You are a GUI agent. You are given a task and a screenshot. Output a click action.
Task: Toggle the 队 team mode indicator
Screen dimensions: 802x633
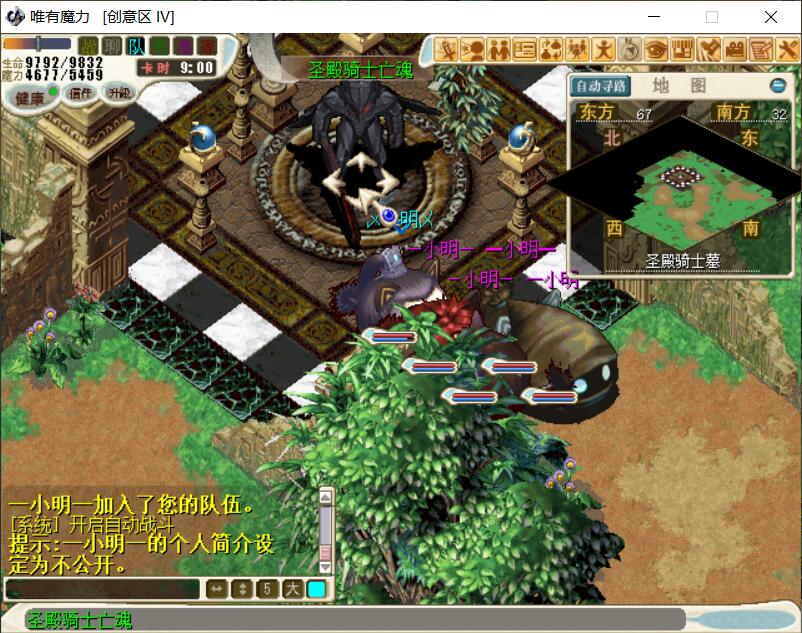pos(137,46)
